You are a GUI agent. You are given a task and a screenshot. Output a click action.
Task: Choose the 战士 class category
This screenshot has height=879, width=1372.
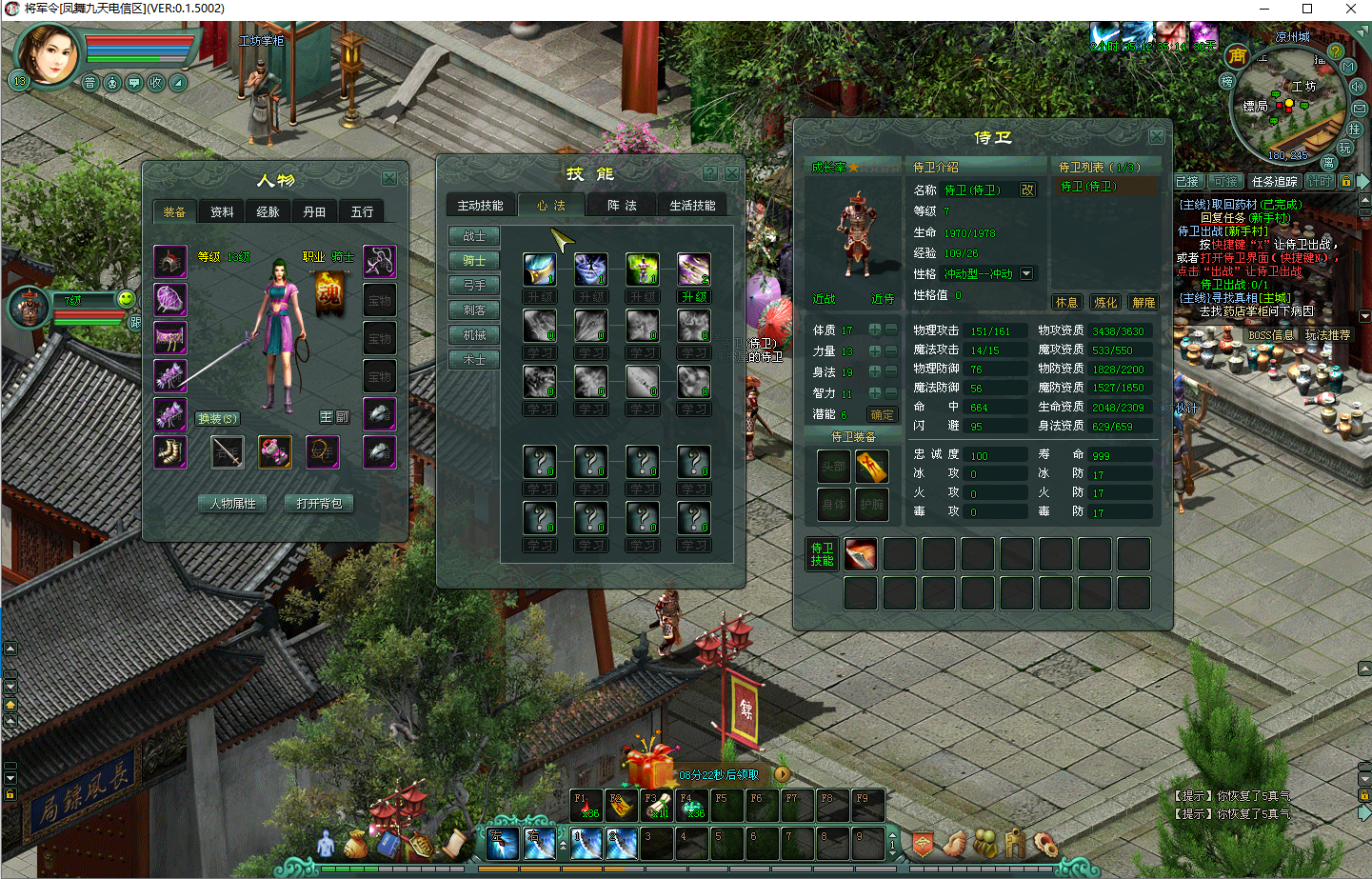(474, 236)
